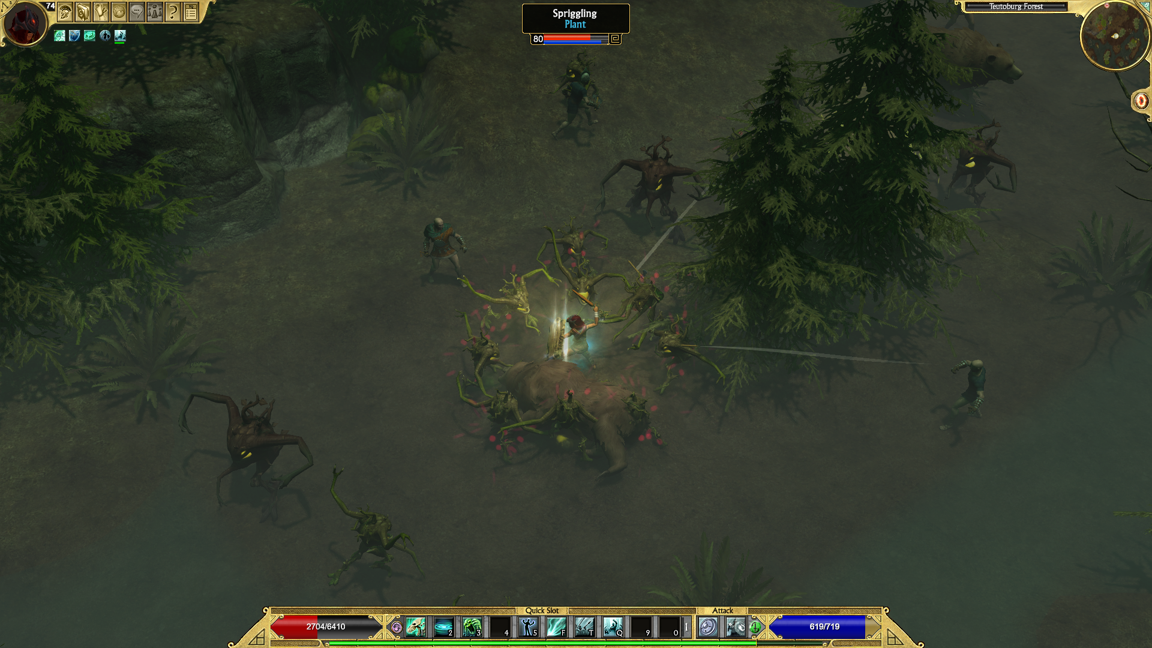
Task: Activate the skill bound to F
Action: (x=556, y=627)
